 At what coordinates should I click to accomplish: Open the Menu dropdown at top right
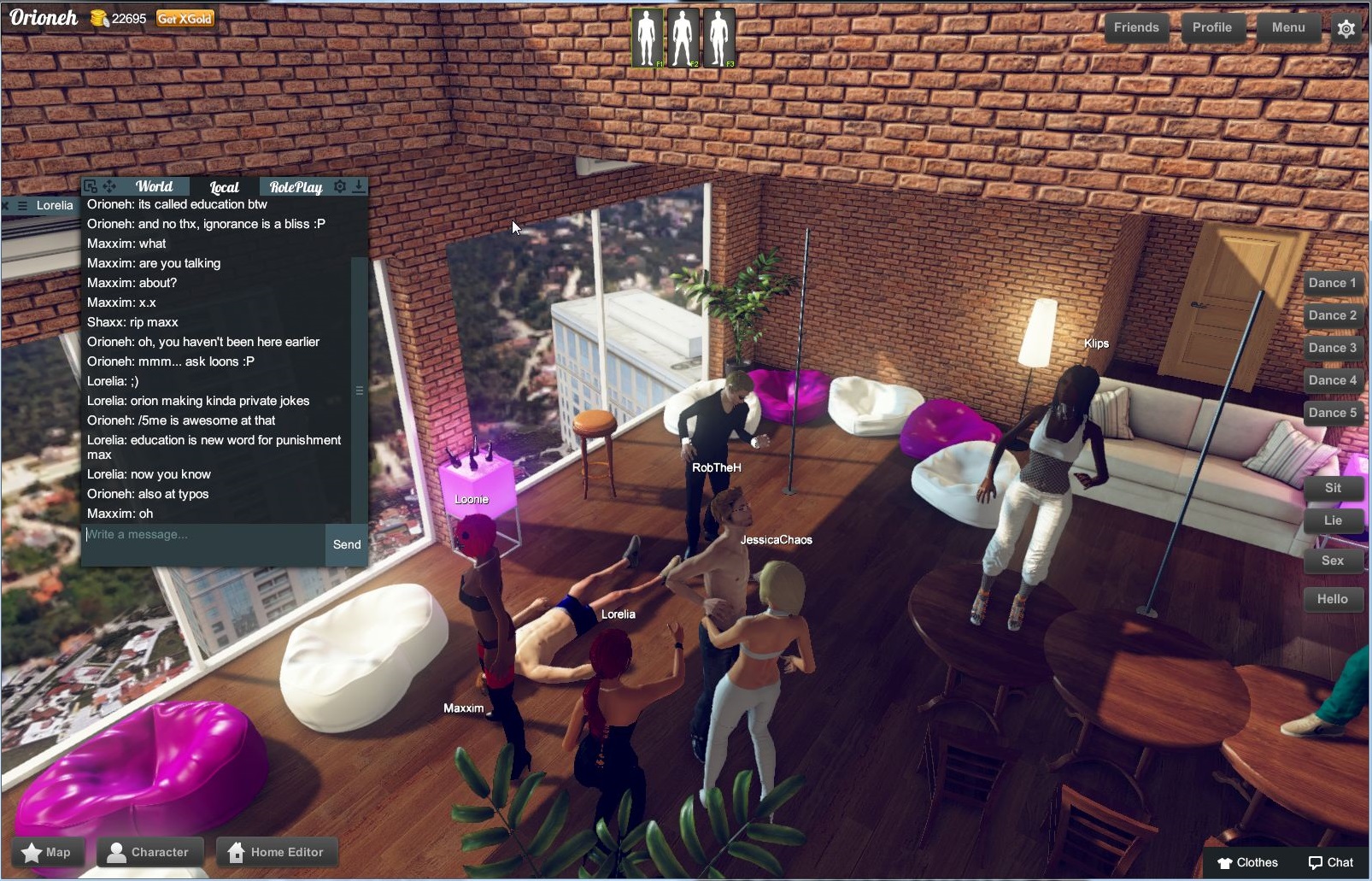(1287, 27)
